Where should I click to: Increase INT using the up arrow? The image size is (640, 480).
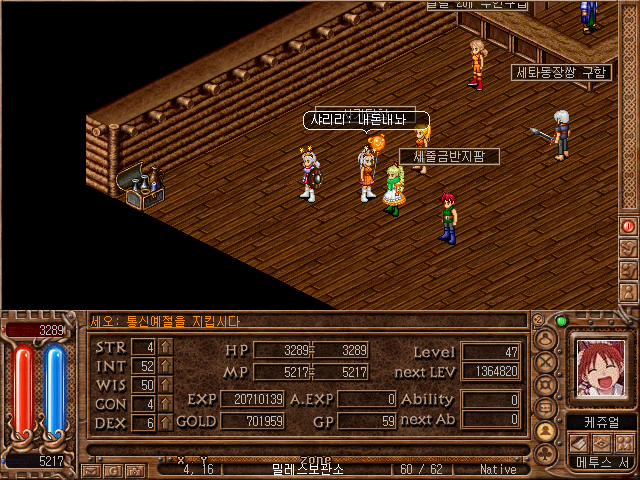click(166, 366)
